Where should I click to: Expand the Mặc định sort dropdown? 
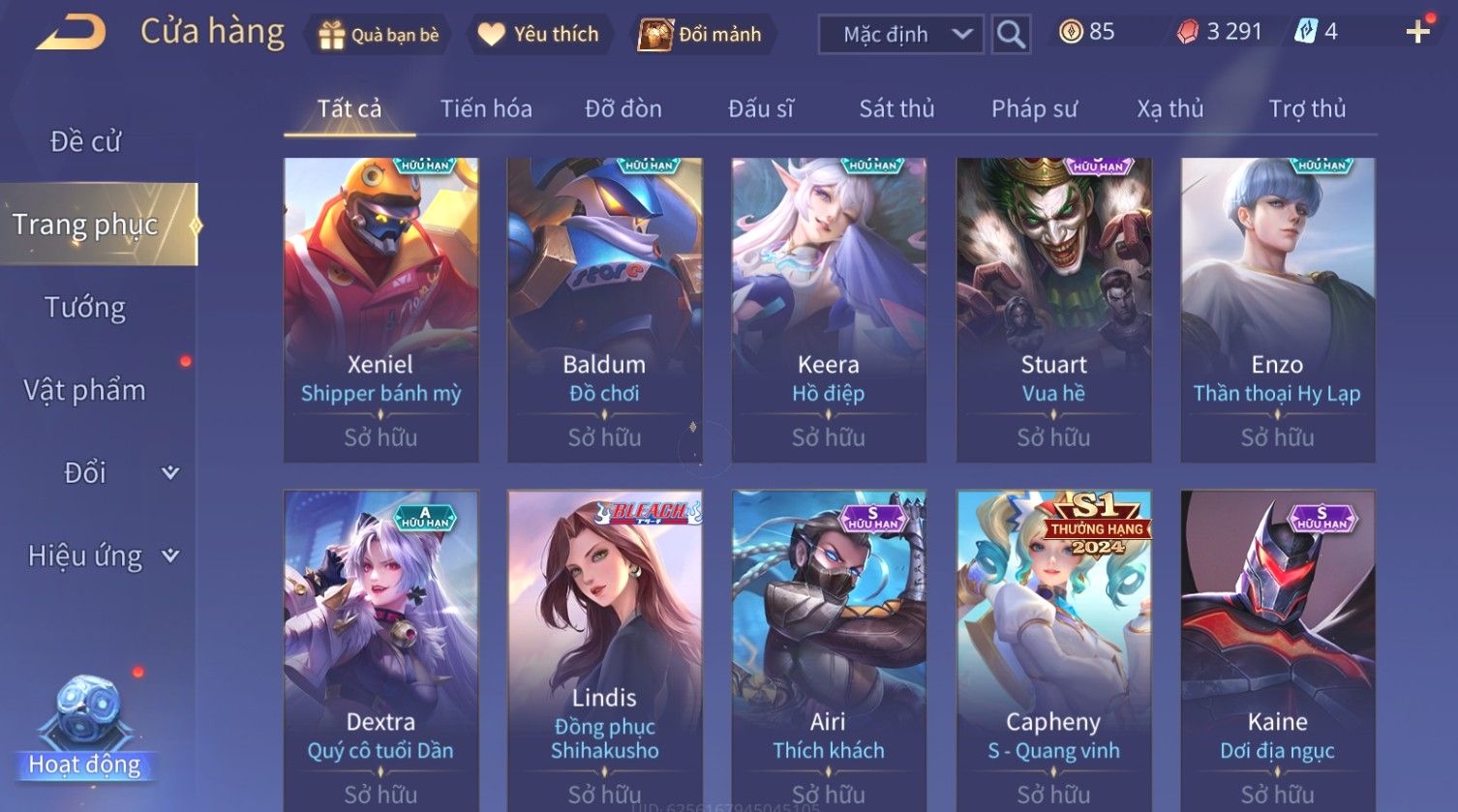click(900, 35)
